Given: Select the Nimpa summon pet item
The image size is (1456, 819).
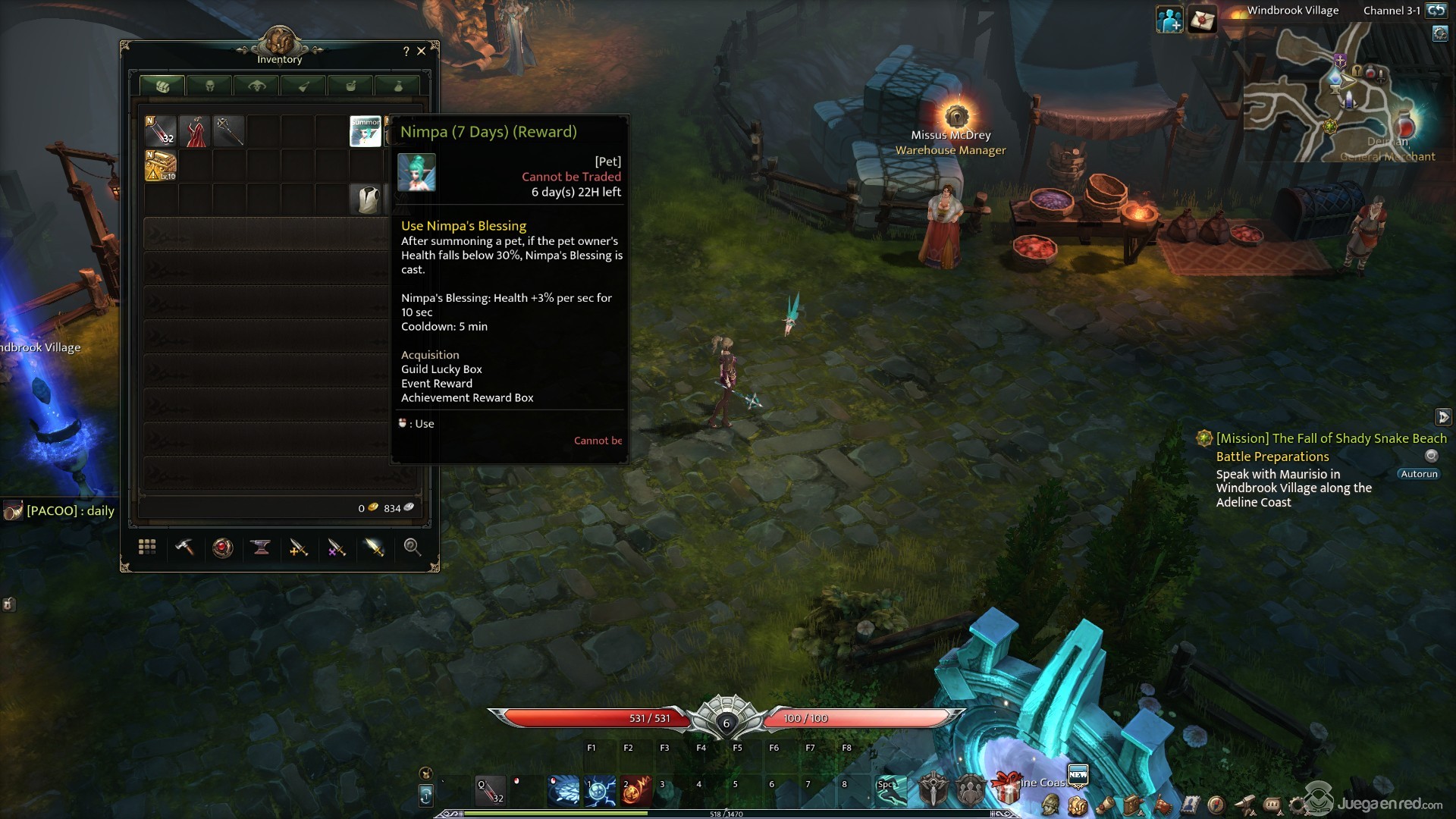Looking at the screenshot, I should (x=365, y=131).
